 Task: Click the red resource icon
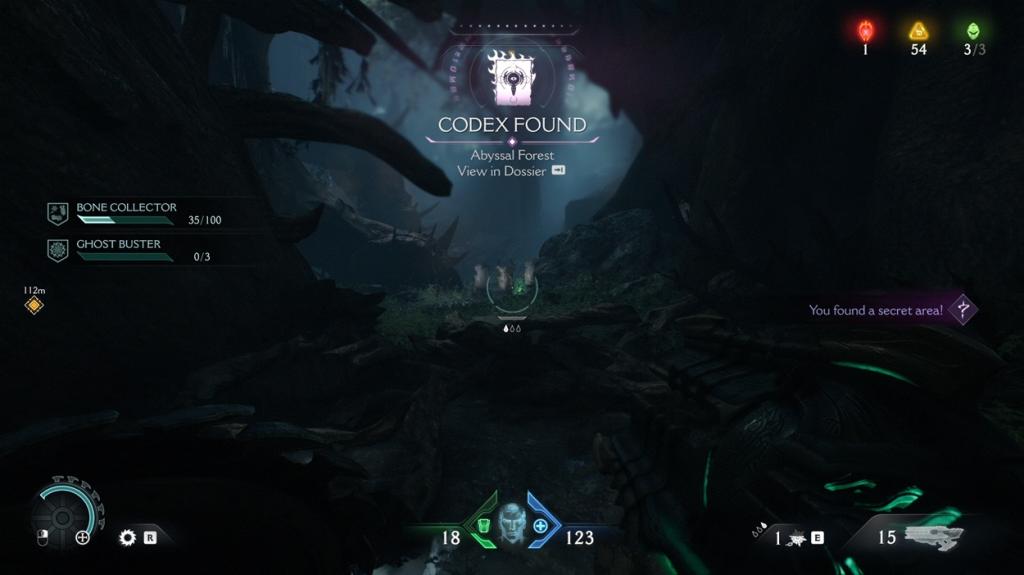(866, 31)
